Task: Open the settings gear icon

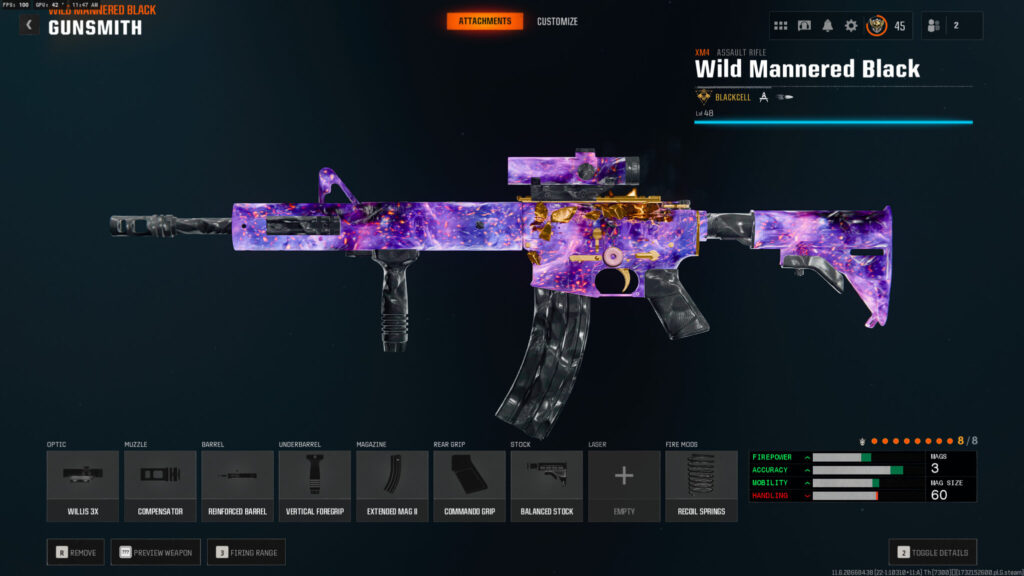Action: point(851,26)
